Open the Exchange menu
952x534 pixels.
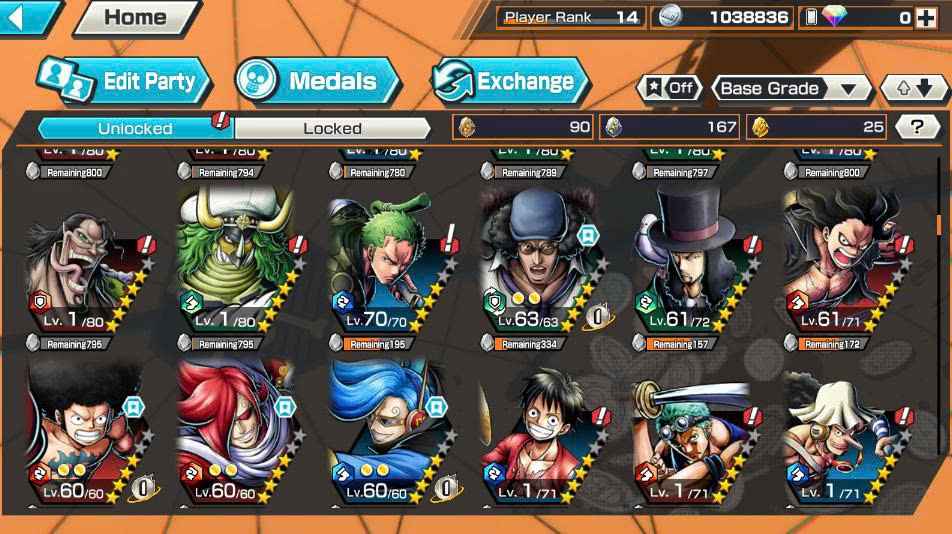point(510,82)
